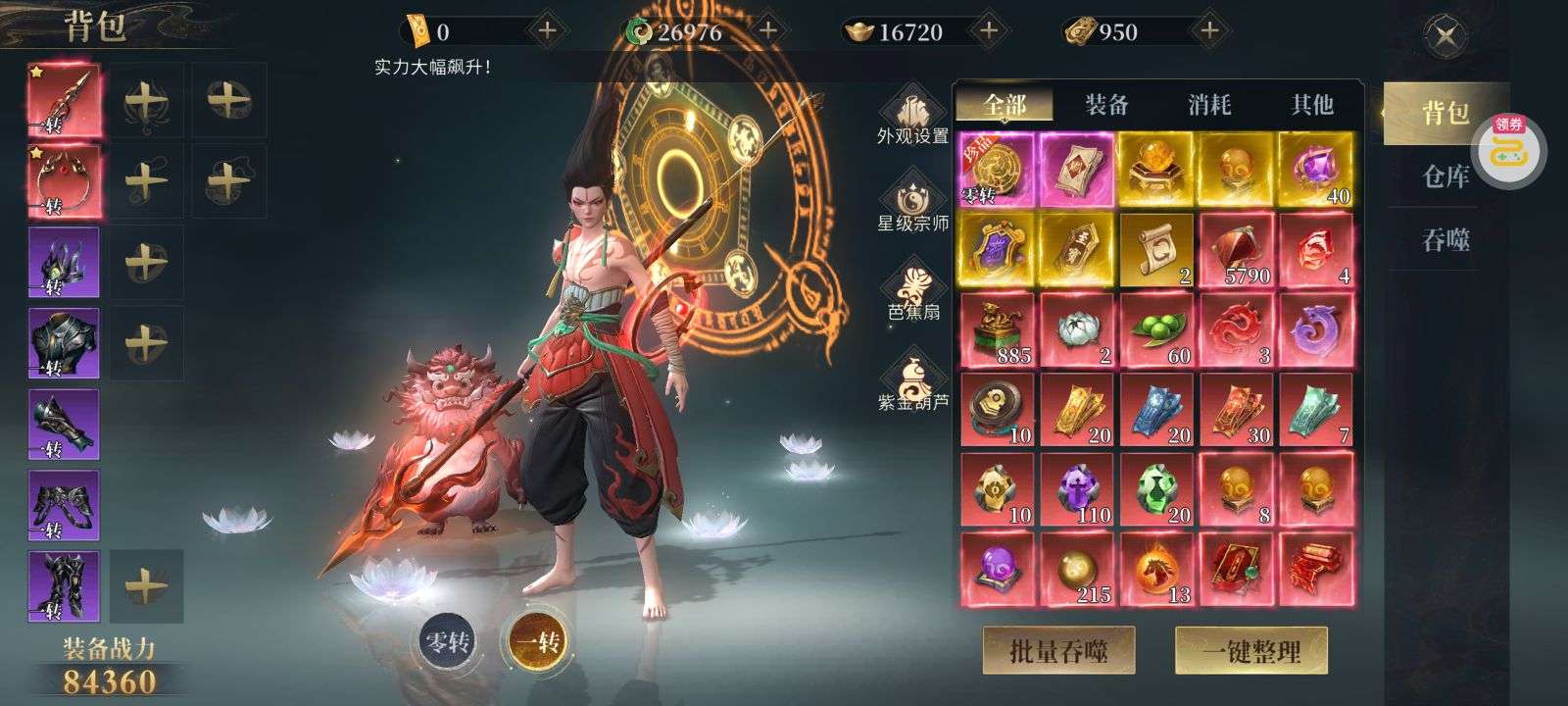Click the 一键整理 sort button

[x=1251, y=650]
